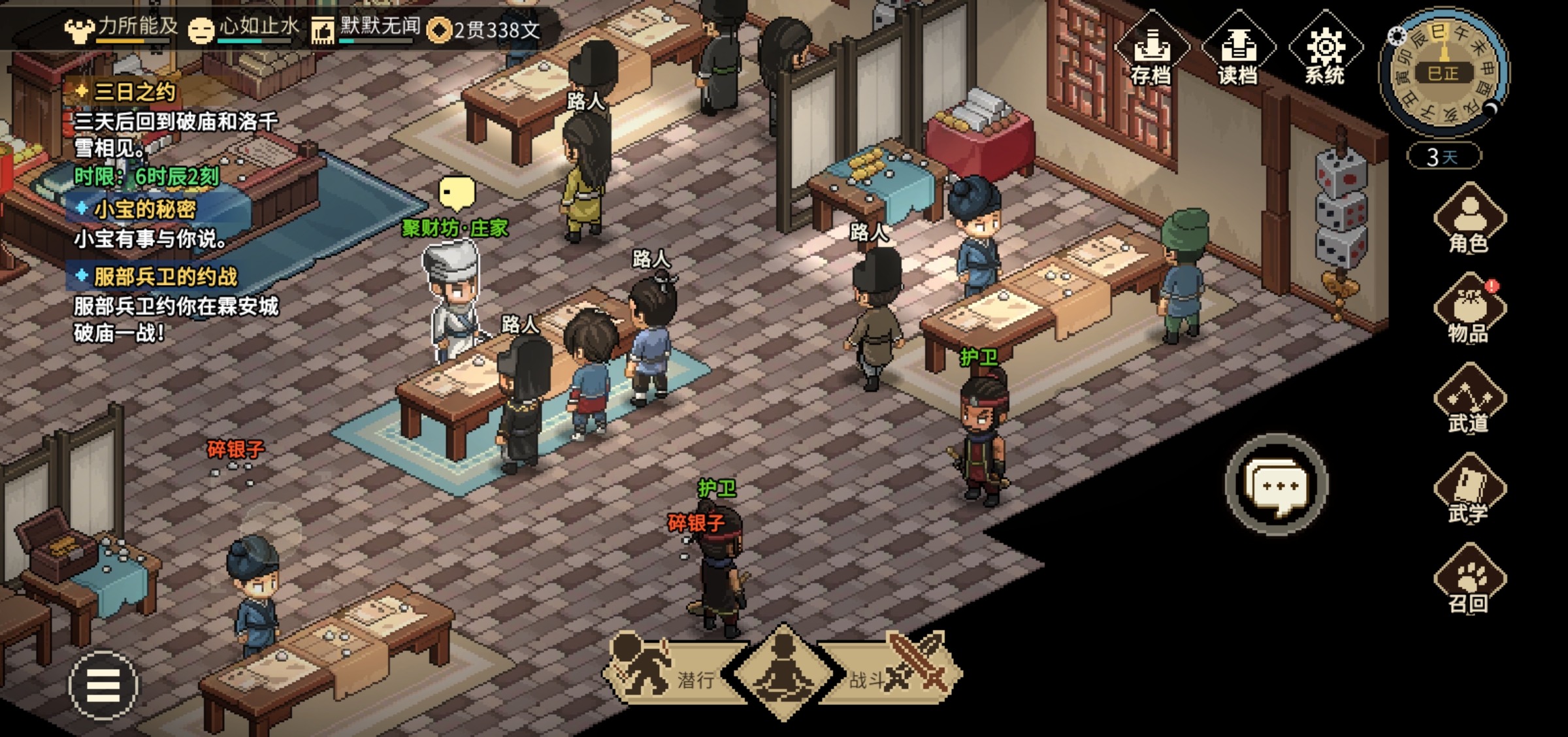Screen dimensions: 1568x737
Task: View the 服部兵卫的约战 quest details
Action: (x=165, y=276)
